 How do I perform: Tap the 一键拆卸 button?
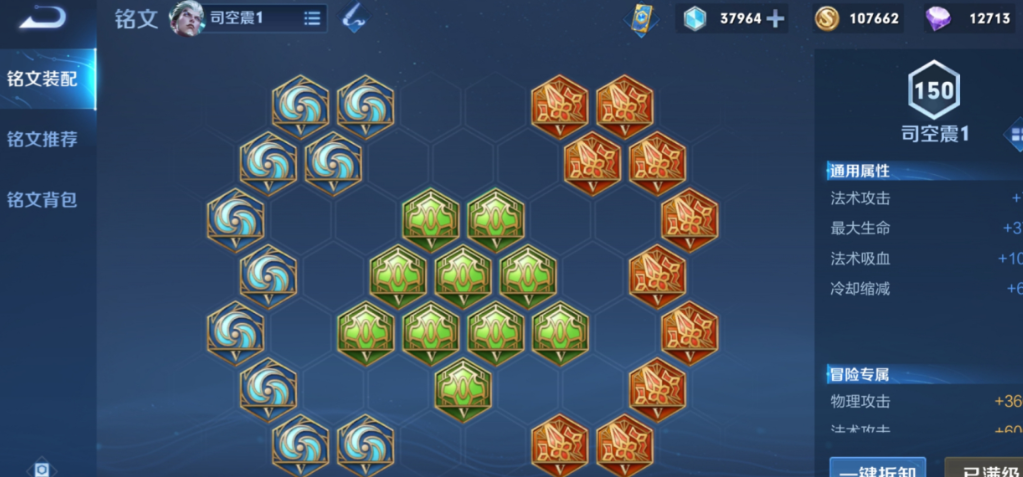pos(877,468)
